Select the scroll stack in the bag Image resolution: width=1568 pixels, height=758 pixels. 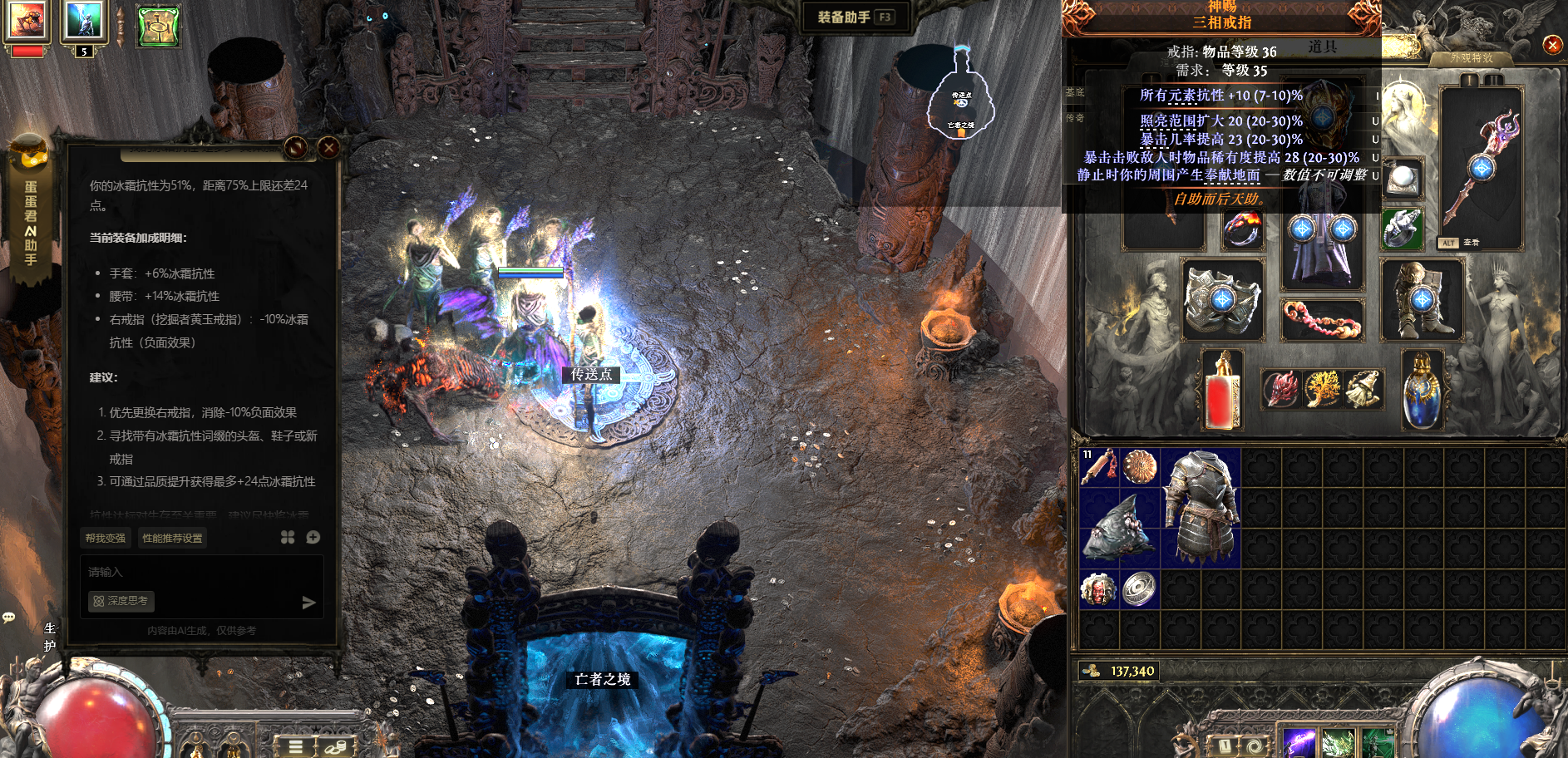pyautogui.click(x=1098, y=467)
